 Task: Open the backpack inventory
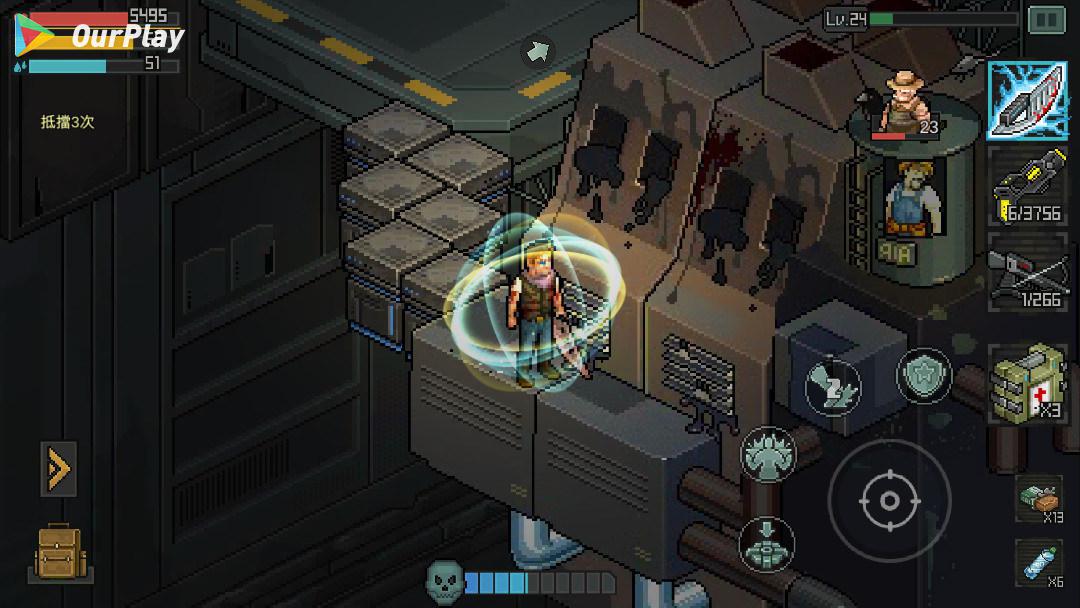click(x=60, y=553)
